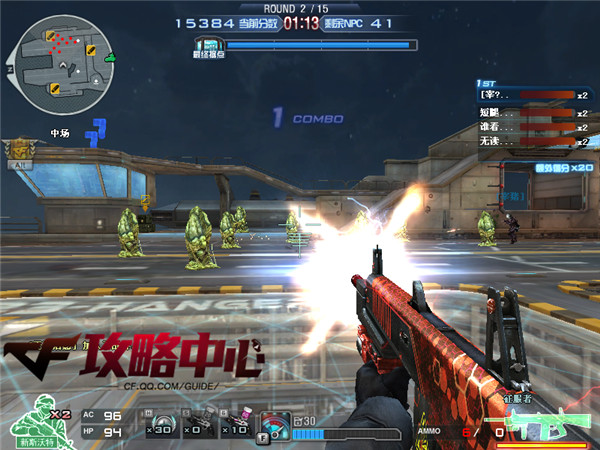Click the top-left yellow marker on minimap
600x450 pixels.
tap(50, 37)
